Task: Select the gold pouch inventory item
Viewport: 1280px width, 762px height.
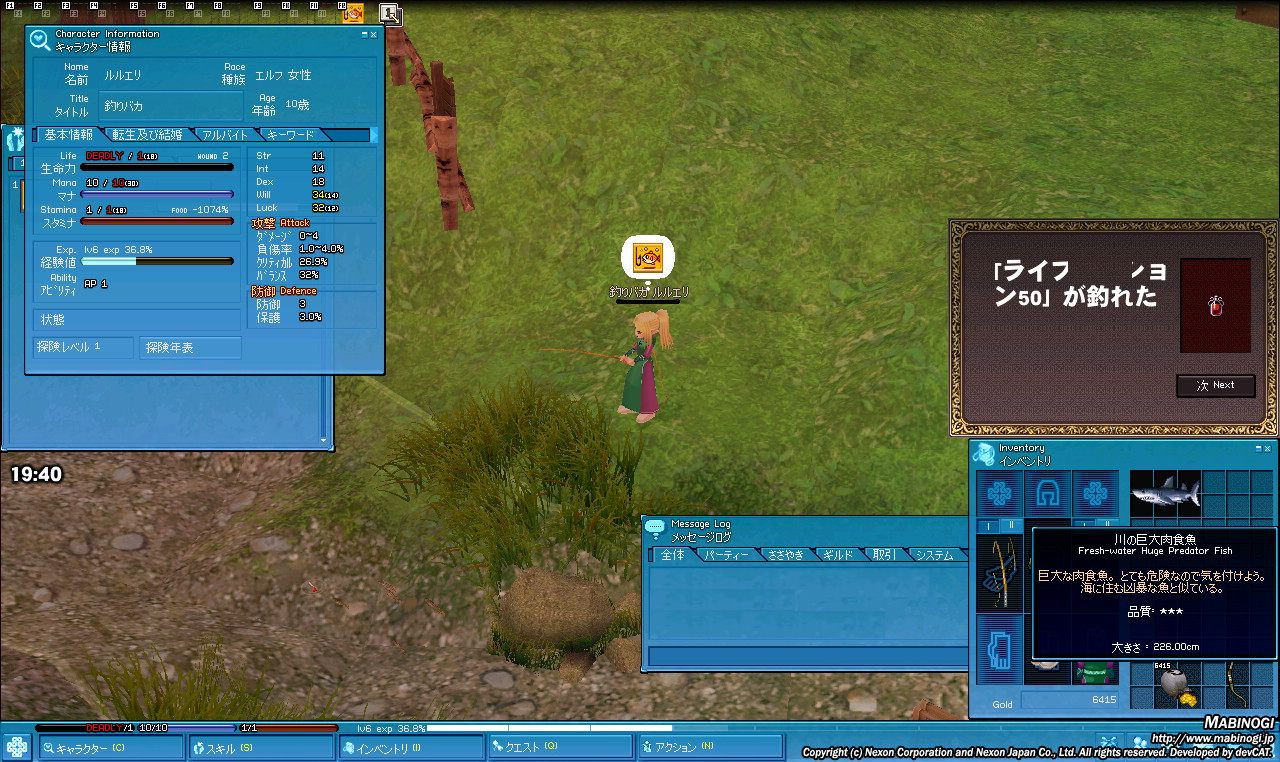Action: tap(1170, 687)
